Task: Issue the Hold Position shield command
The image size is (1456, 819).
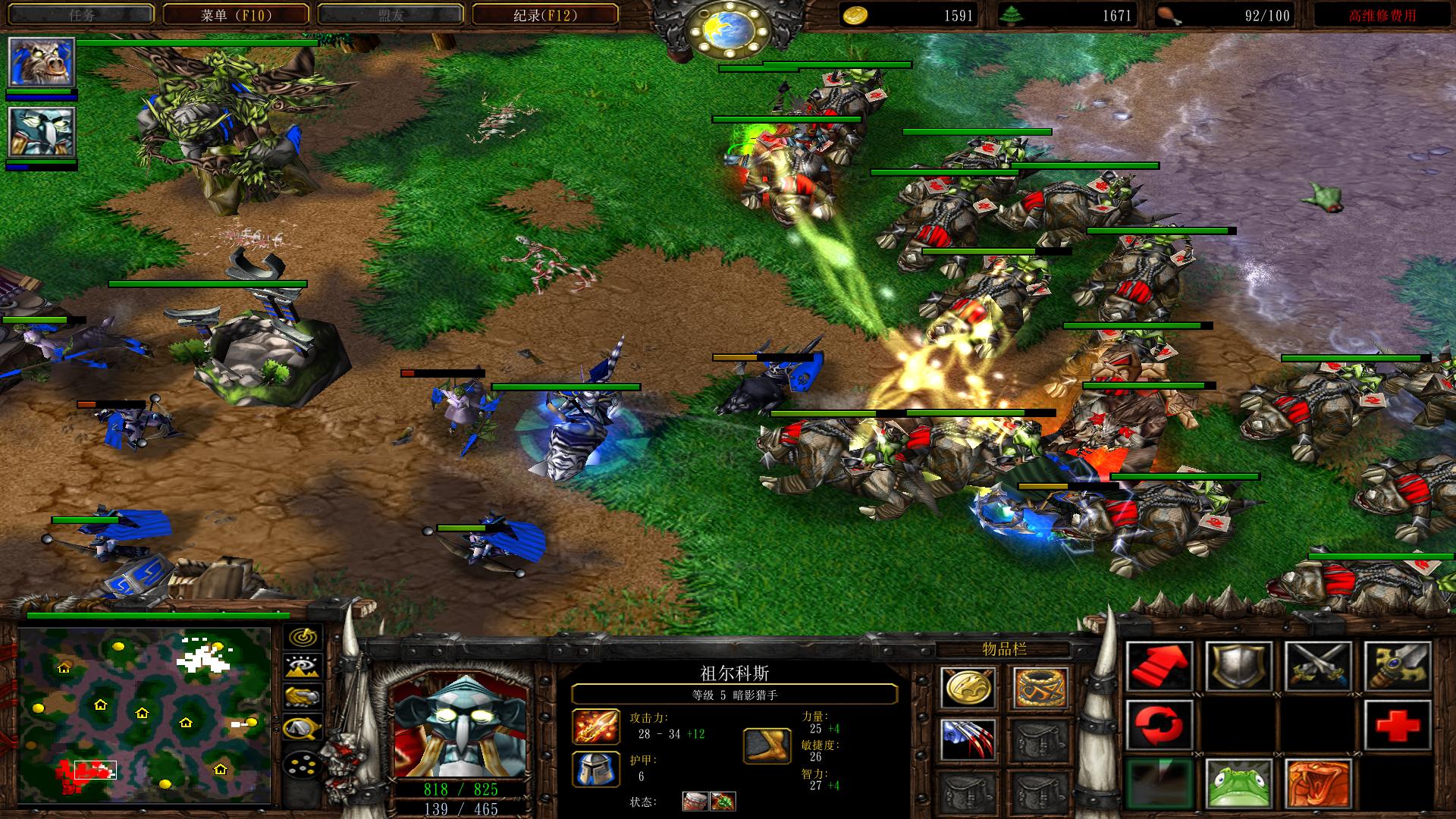Action: 1238,667
